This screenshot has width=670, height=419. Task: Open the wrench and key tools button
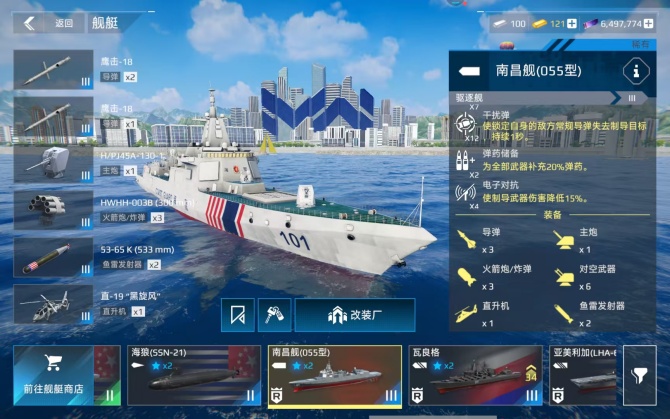274,316
